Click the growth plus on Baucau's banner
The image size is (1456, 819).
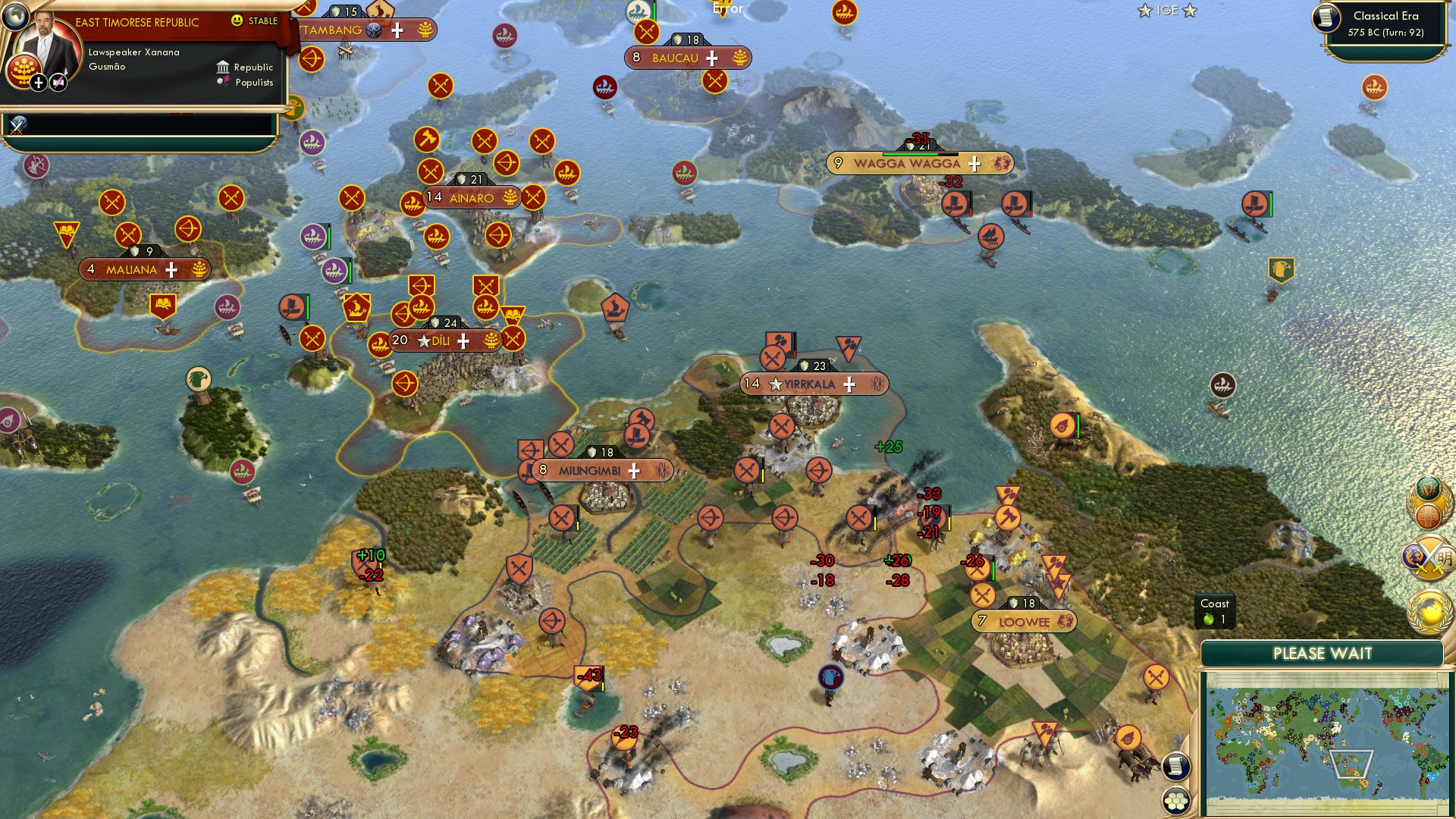(x=711, y=57)
